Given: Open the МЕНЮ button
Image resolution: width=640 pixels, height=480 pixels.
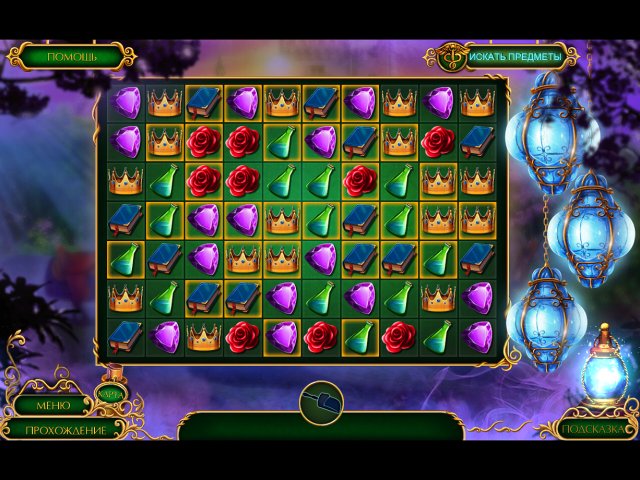Looking at the screenshot, I should pyautogui.click(x=52, y=405).
